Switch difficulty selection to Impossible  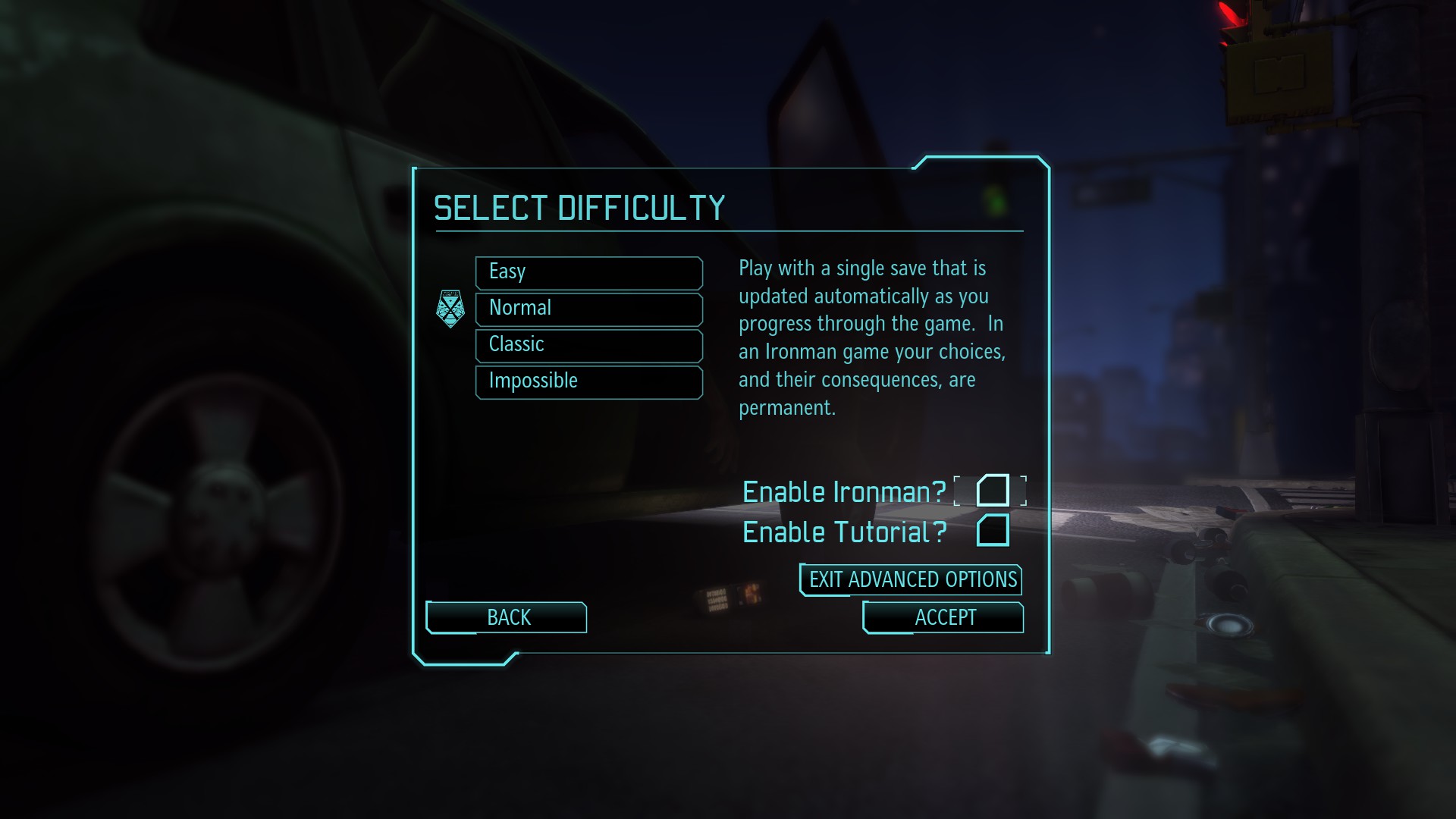(x=588, y=381)
